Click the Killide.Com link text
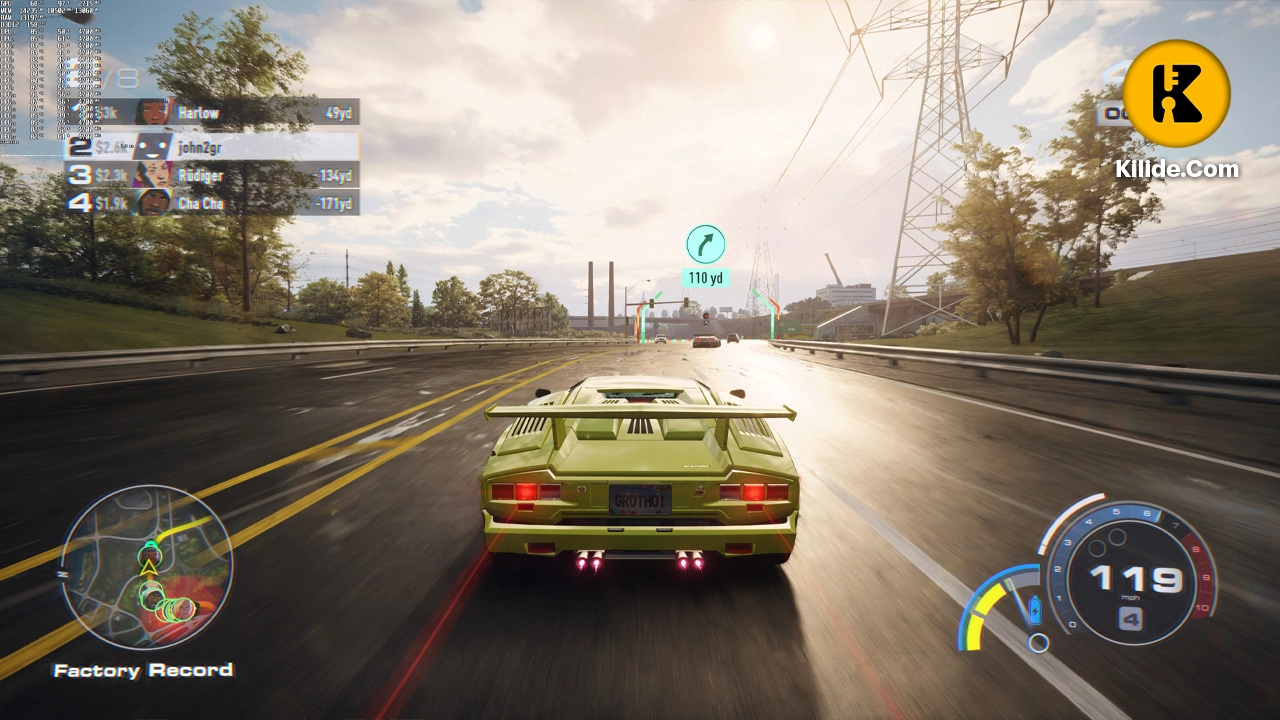Viewport: 1280px width, 720px height. coord(1176,169)
